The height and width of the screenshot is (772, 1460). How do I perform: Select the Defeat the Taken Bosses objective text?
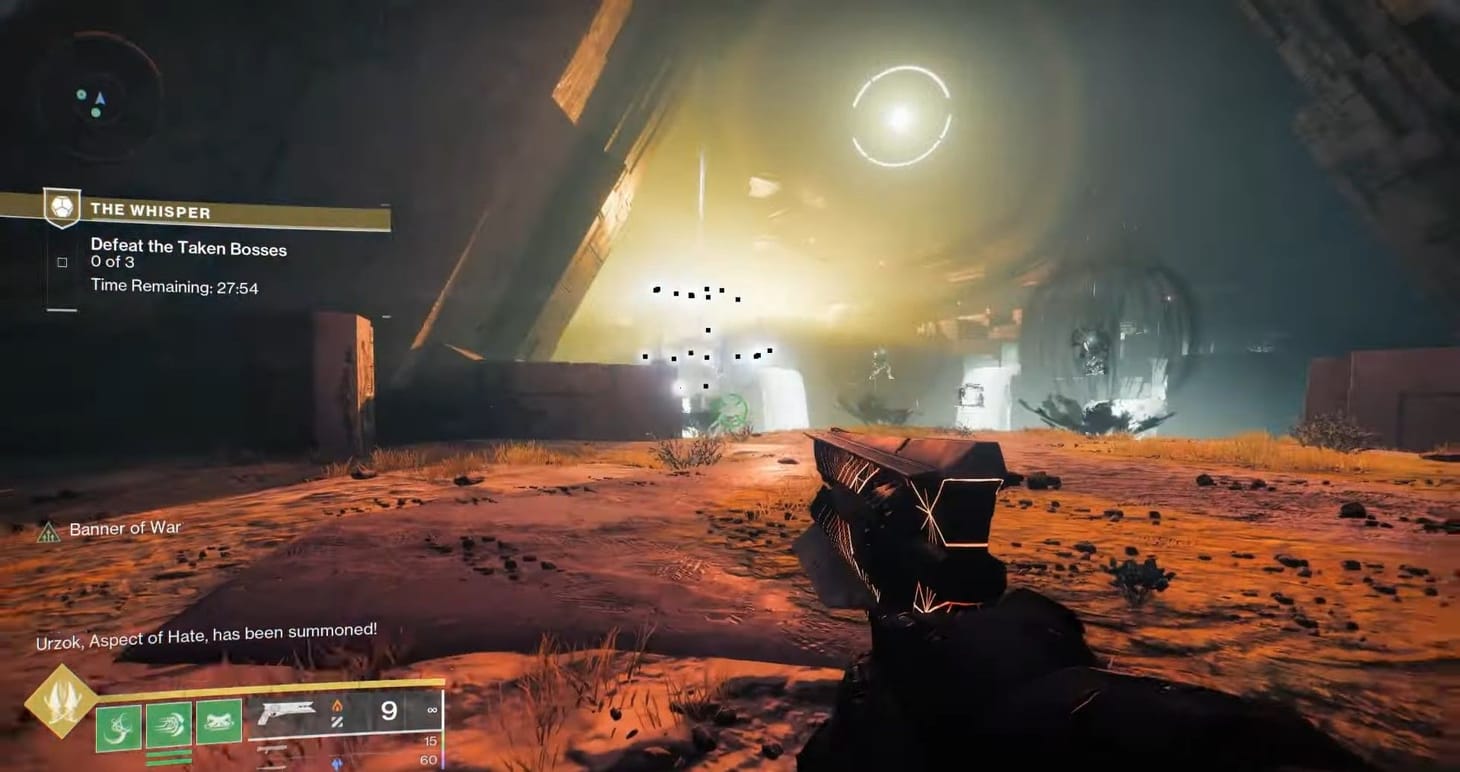tap(189, 248)
